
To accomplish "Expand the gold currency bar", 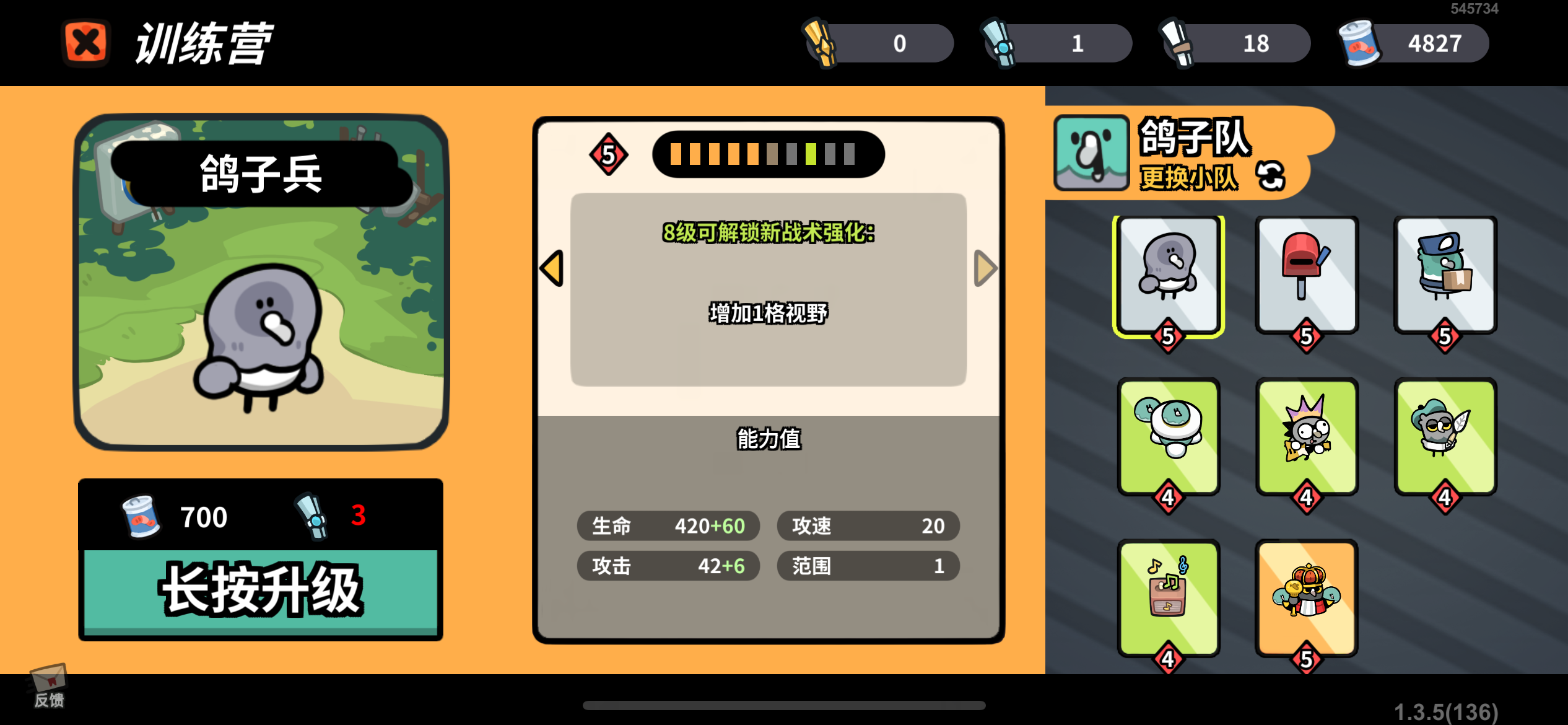I will pyautogui.click(x=879, y=43).
